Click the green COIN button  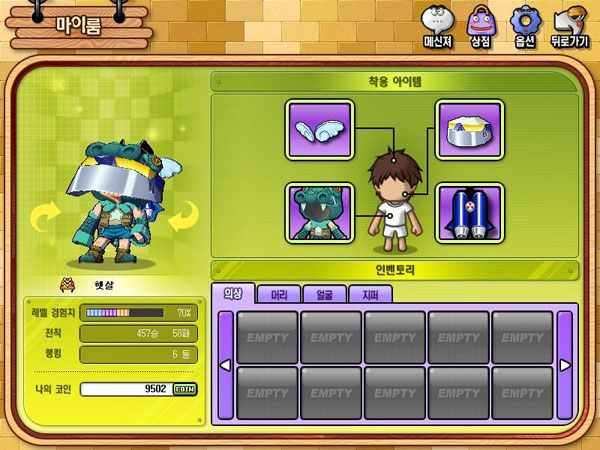pyautogui.click(x=185, y=390)
